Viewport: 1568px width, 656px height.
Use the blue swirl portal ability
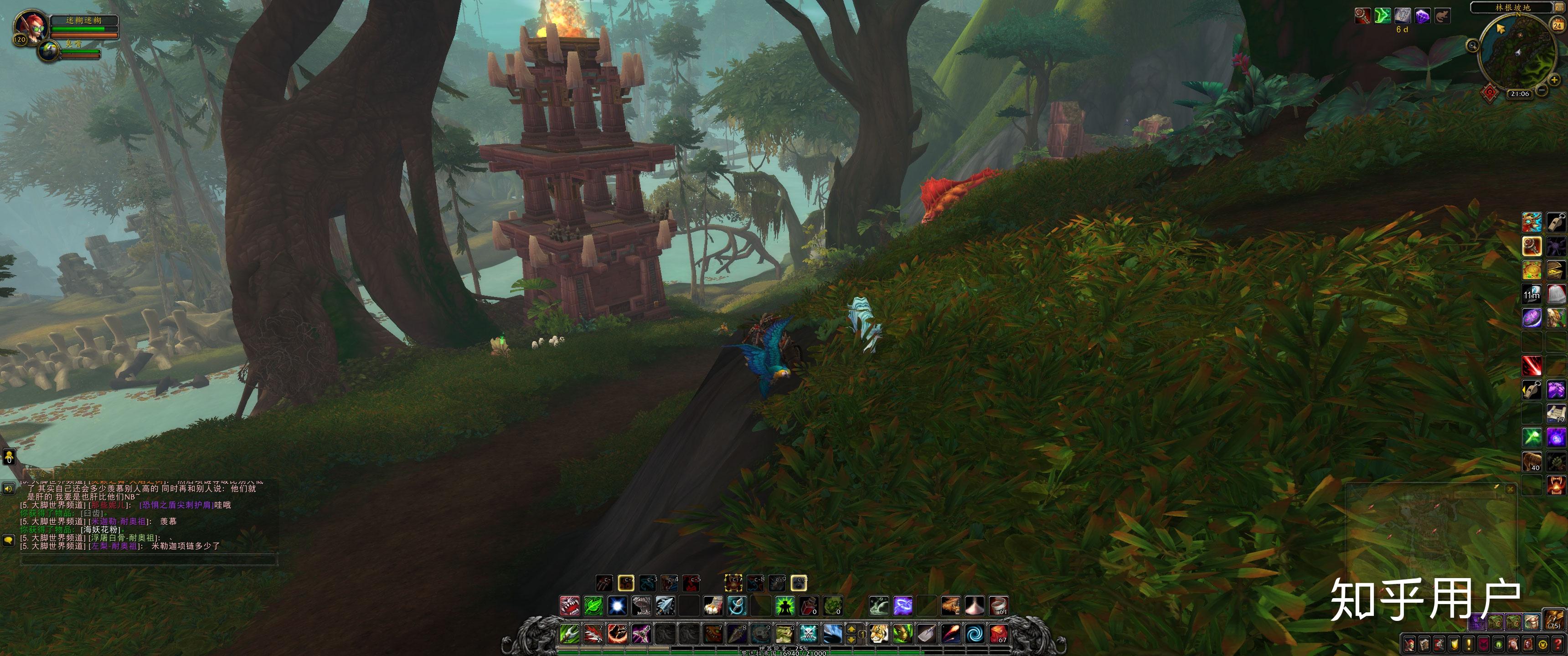[x=974, y=634]
